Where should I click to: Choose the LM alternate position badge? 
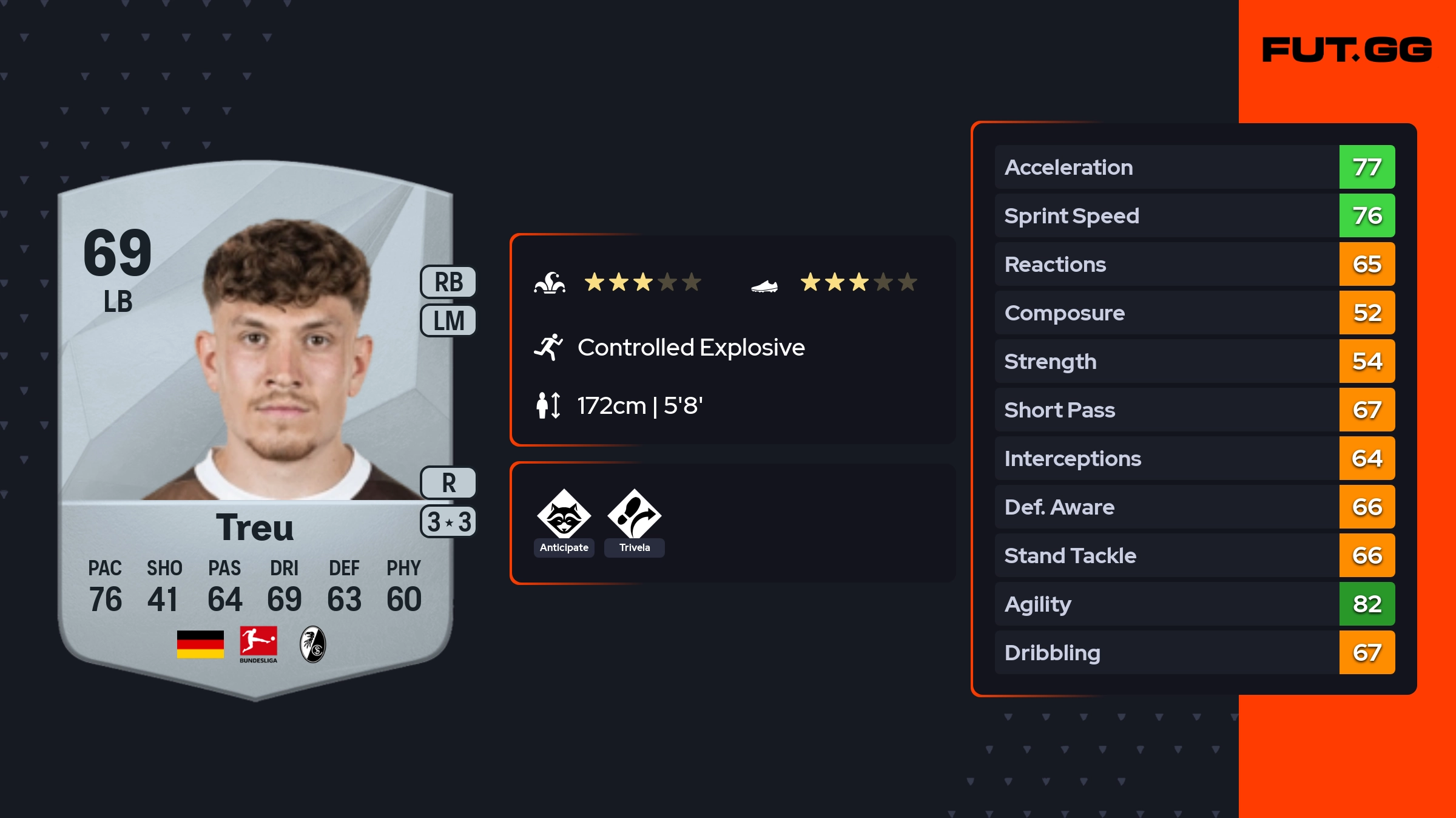pyautogui.click(x=448, y=320)
